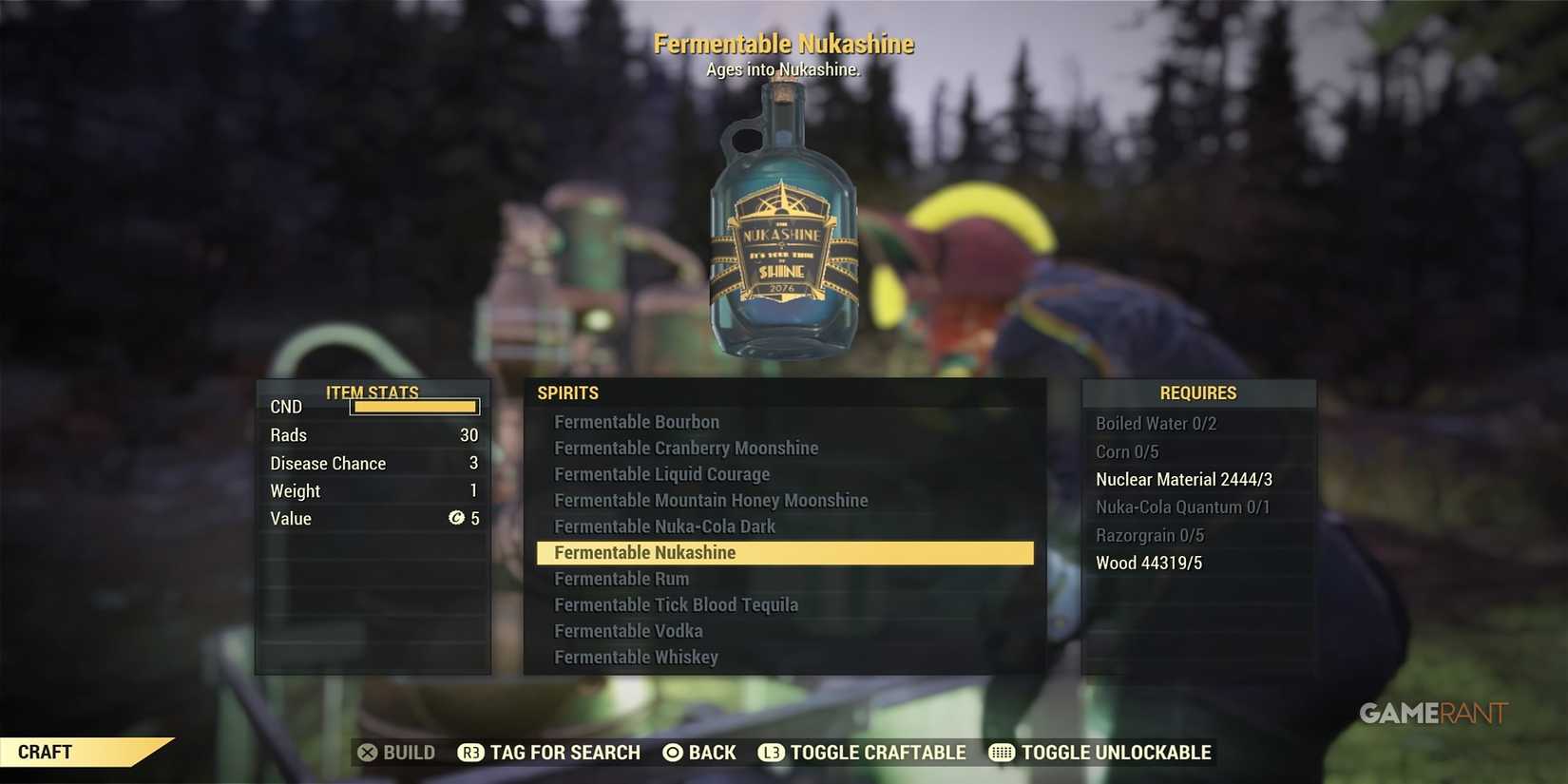The image size is (1568, 784).
Task: Enable Tag for Search on this recipe
Action: (x=548, y=752)
